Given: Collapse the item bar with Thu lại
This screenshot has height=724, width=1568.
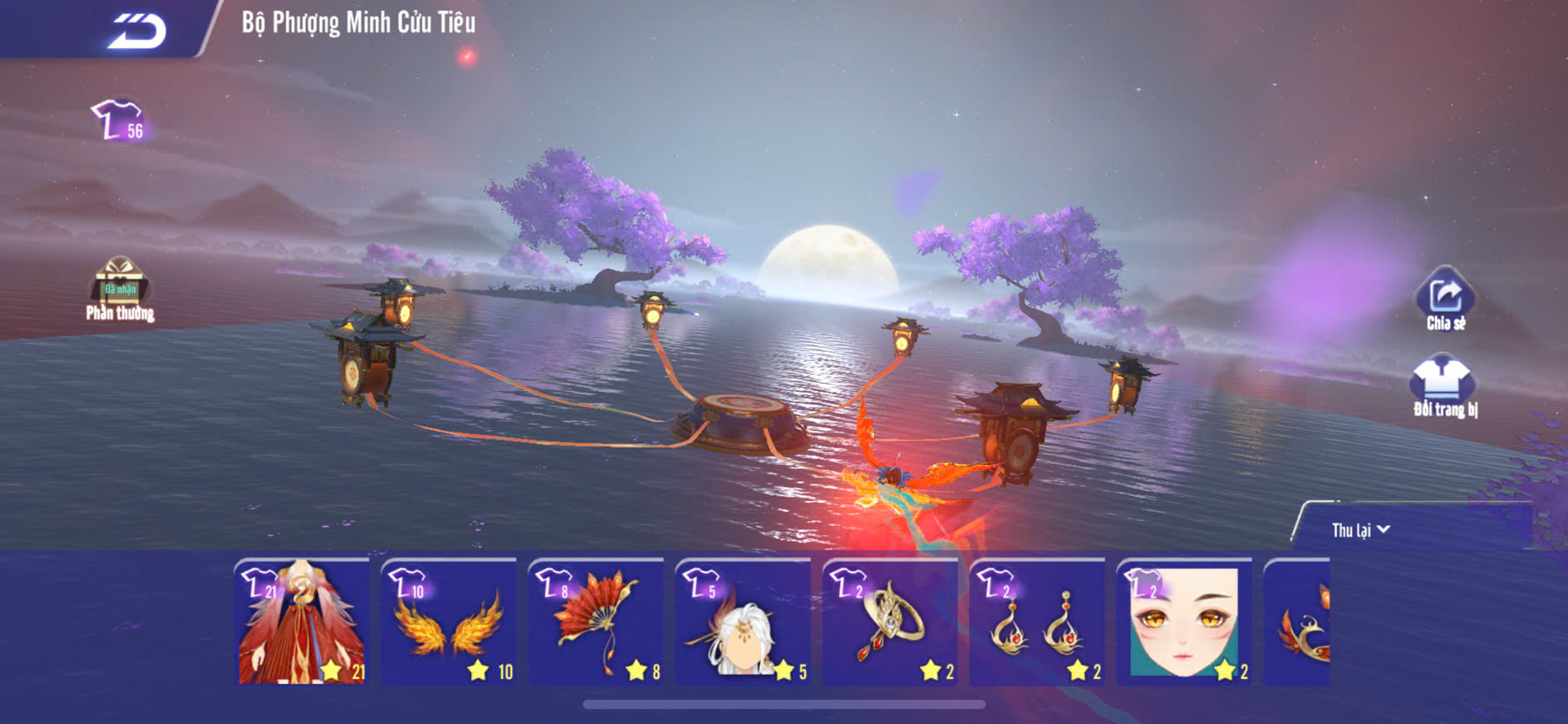Looking at the screenshot, I should click(x=1360, y=530).
